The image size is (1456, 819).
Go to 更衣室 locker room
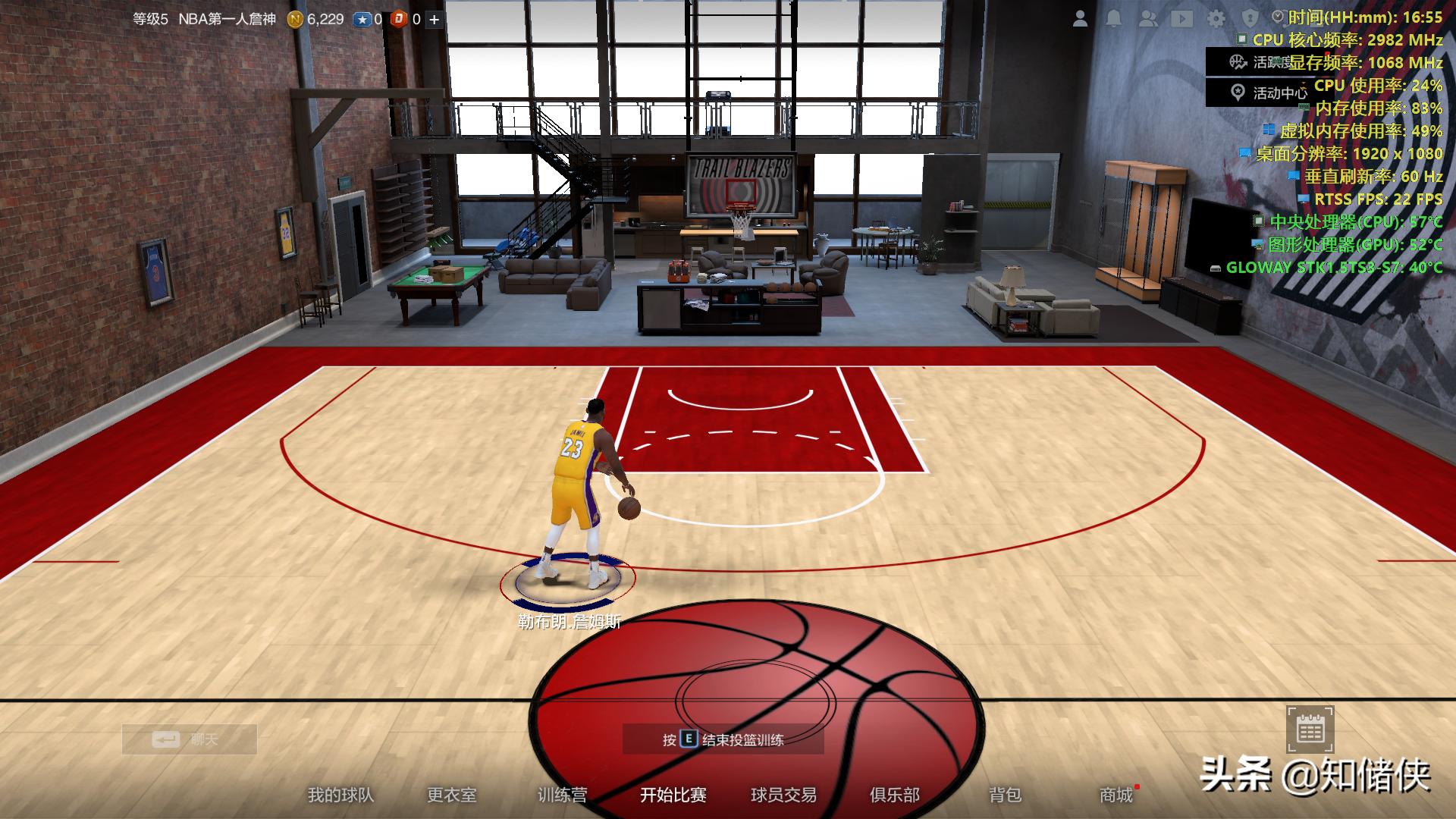(x=452, y=795)
